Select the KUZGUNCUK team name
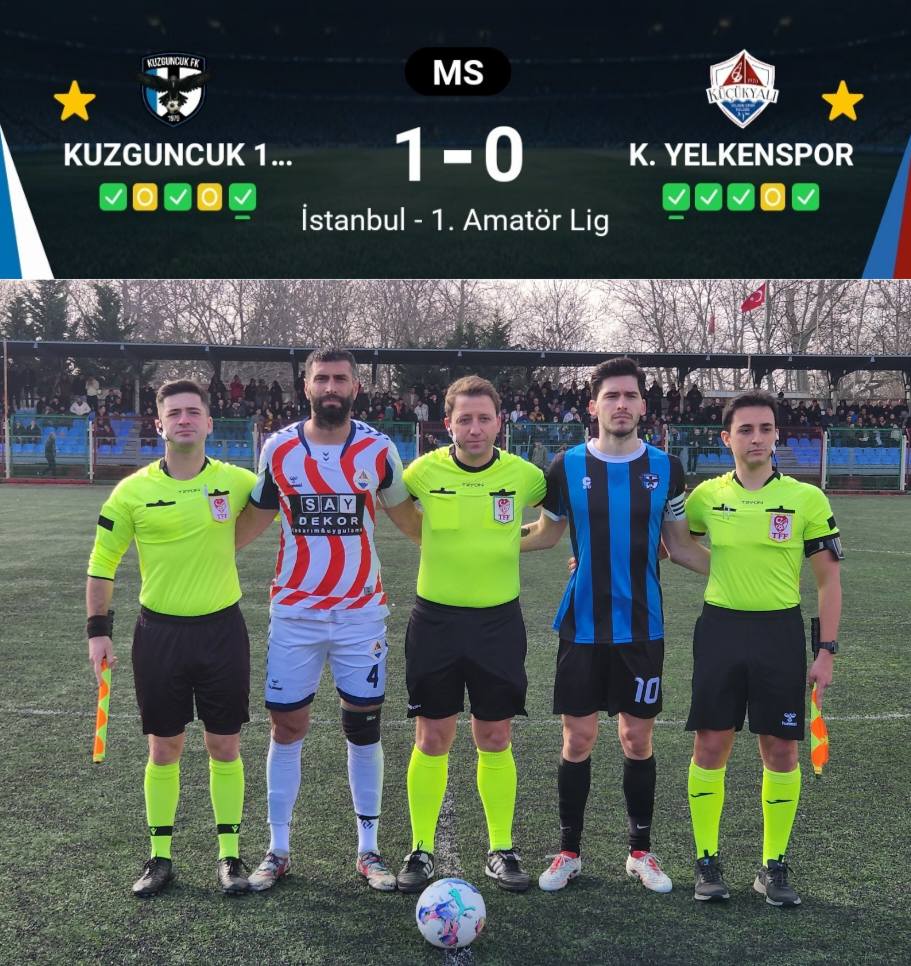 [178, 155]
